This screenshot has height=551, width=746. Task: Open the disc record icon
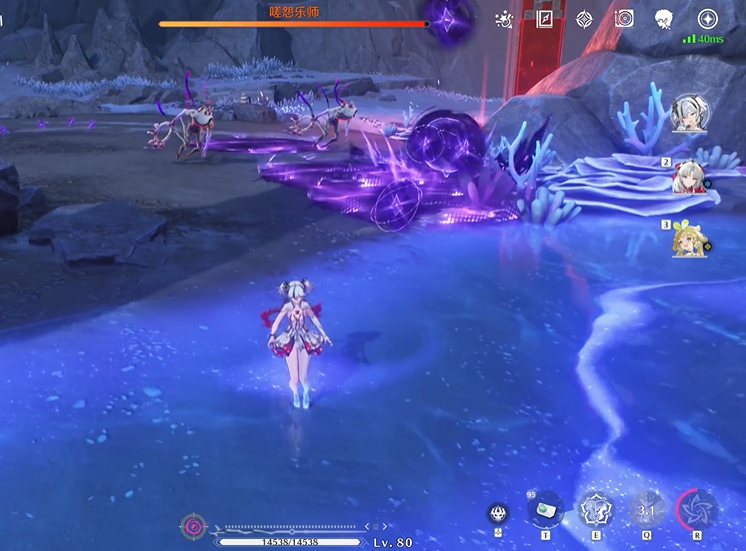point(624,19)
